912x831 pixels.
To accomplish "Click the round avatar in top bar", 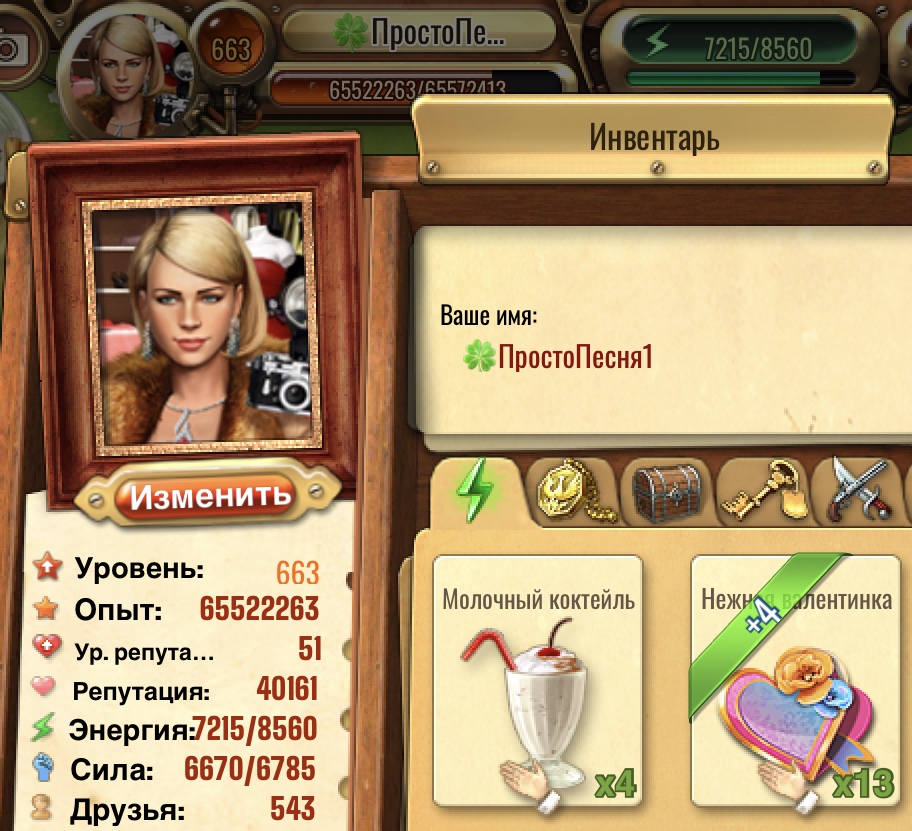I will point(126,70).
